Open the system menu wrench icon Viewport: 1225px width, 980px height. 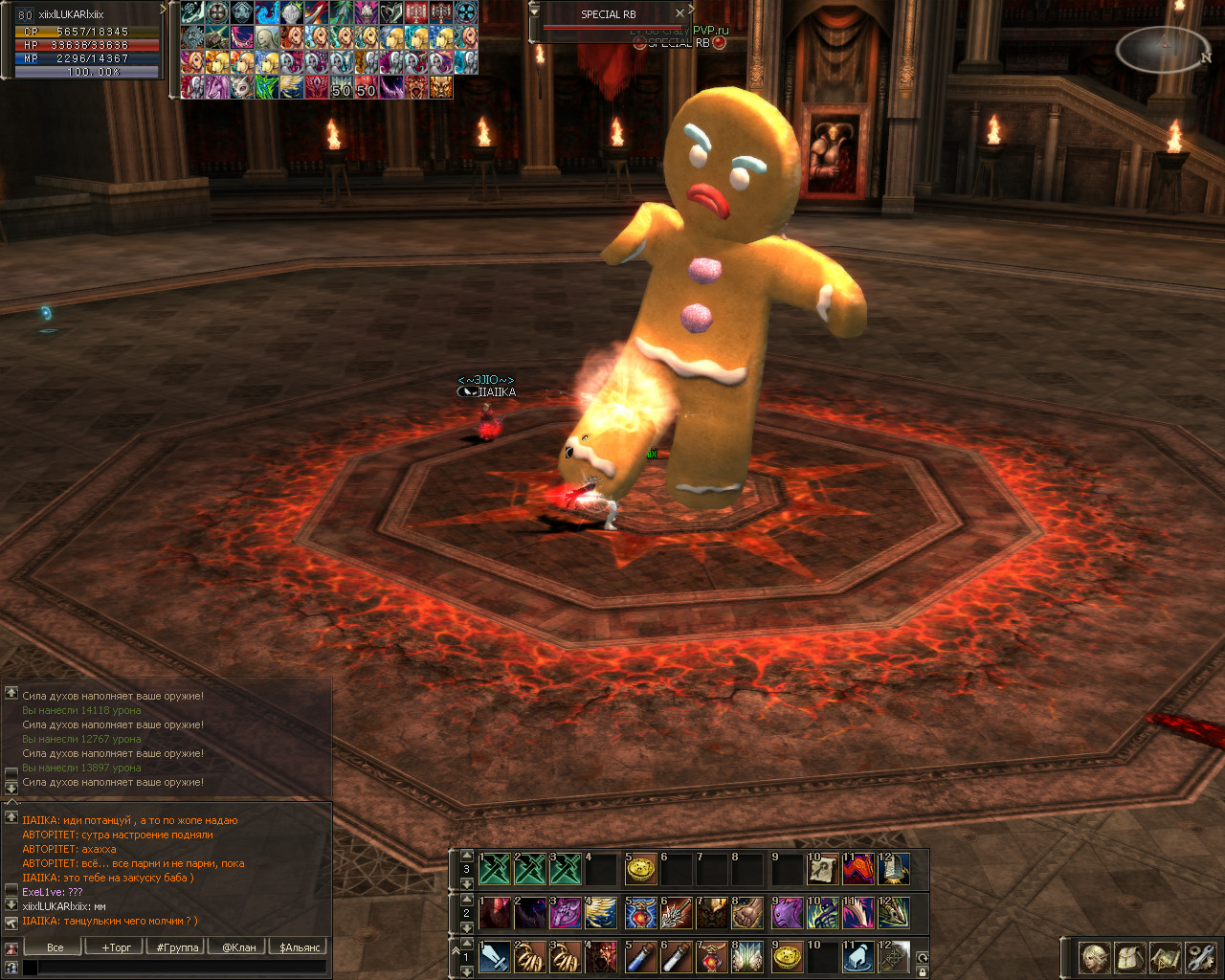[1199, 957]
